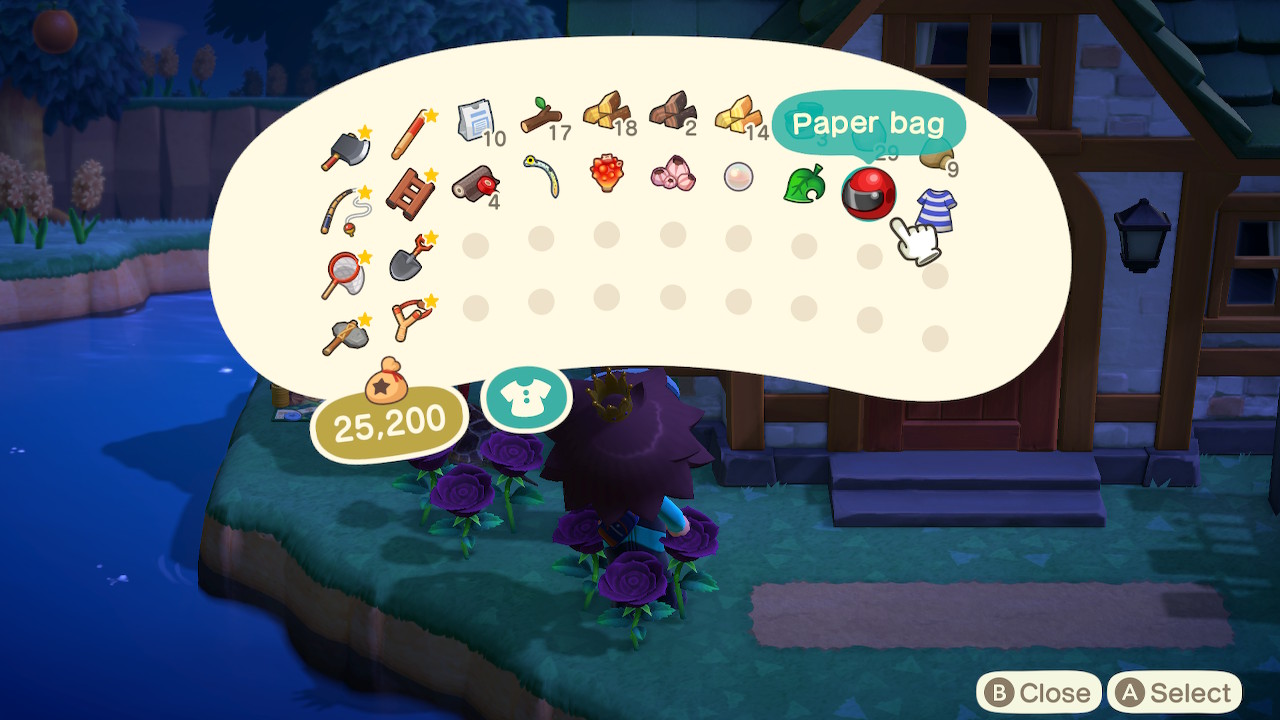The image size is (1280, 720).
Task: Select the red coral sea creature
Action: 606,173
